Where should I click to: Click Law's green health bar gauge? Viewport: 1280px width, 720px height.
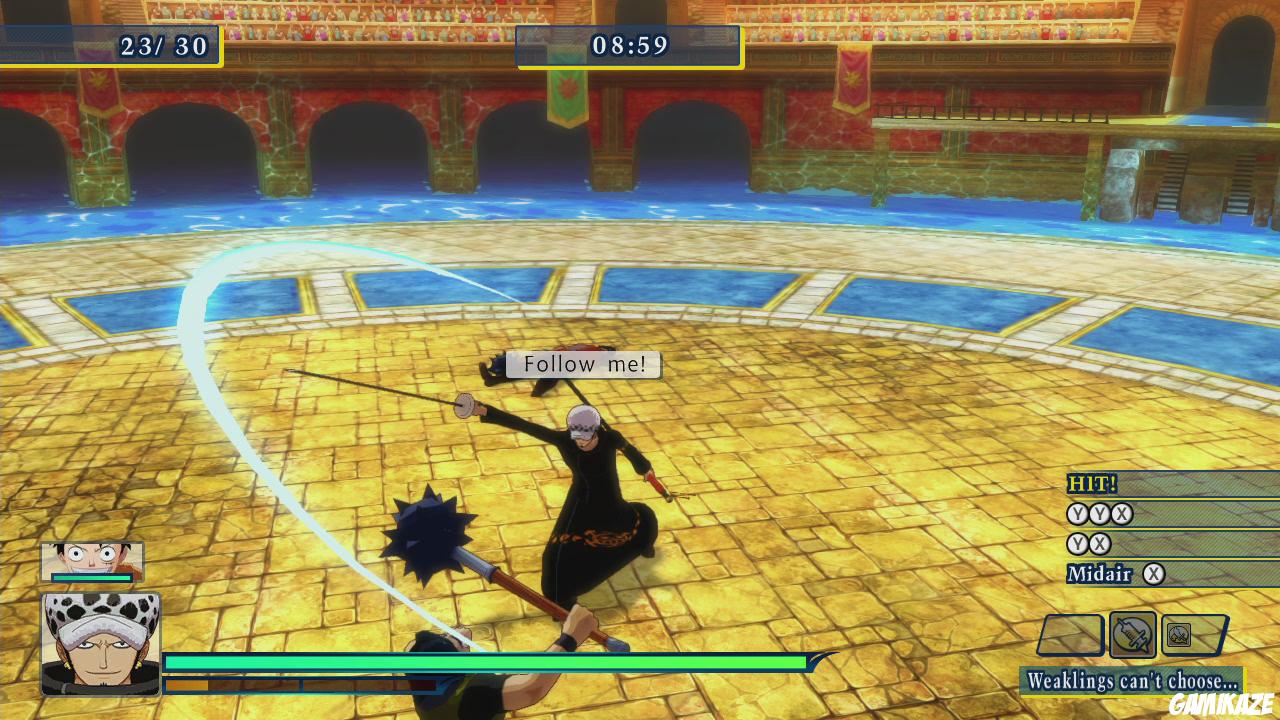coord(485,661)
